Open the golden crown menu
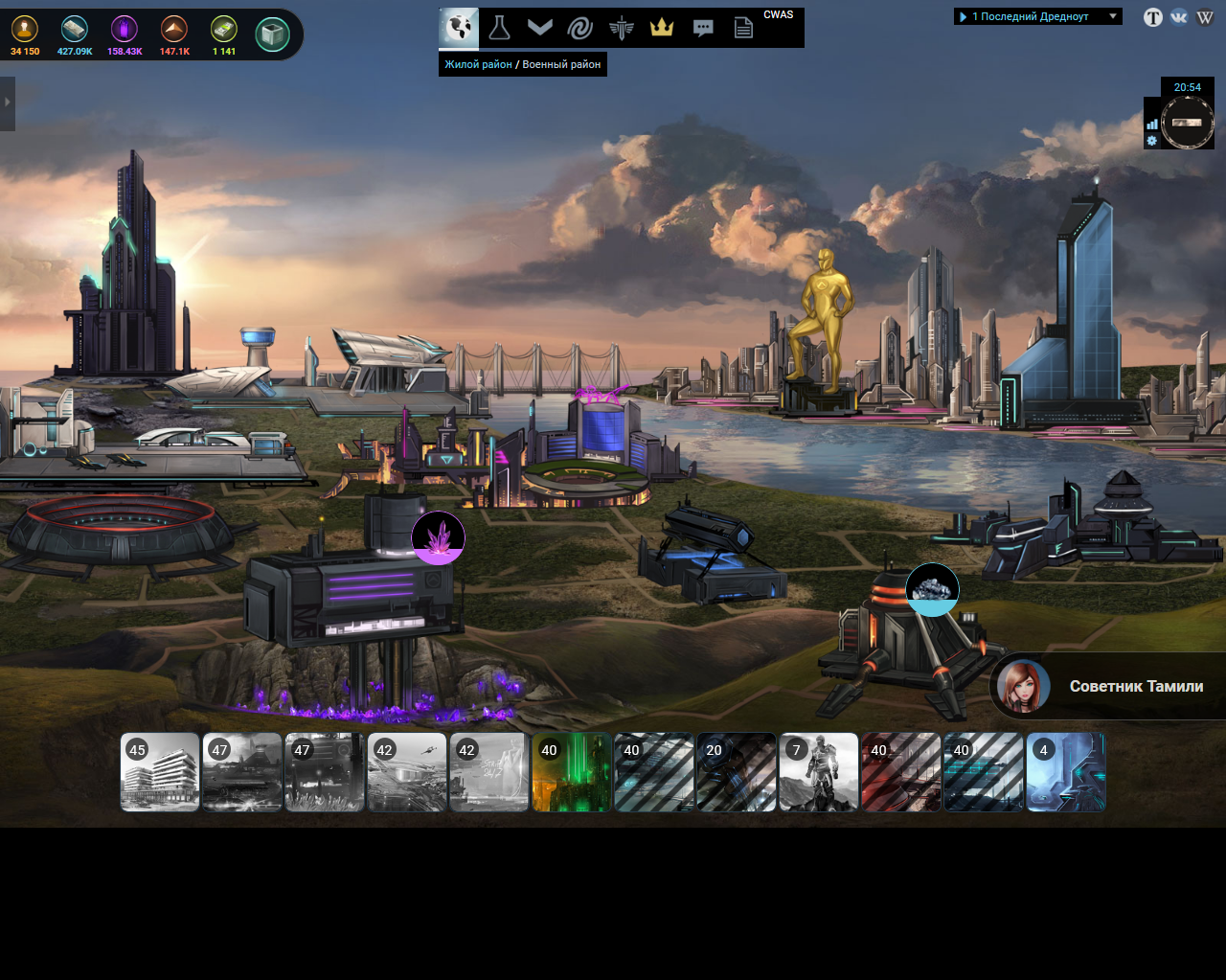Viewport: 1226px width, 980px height. 662,28
